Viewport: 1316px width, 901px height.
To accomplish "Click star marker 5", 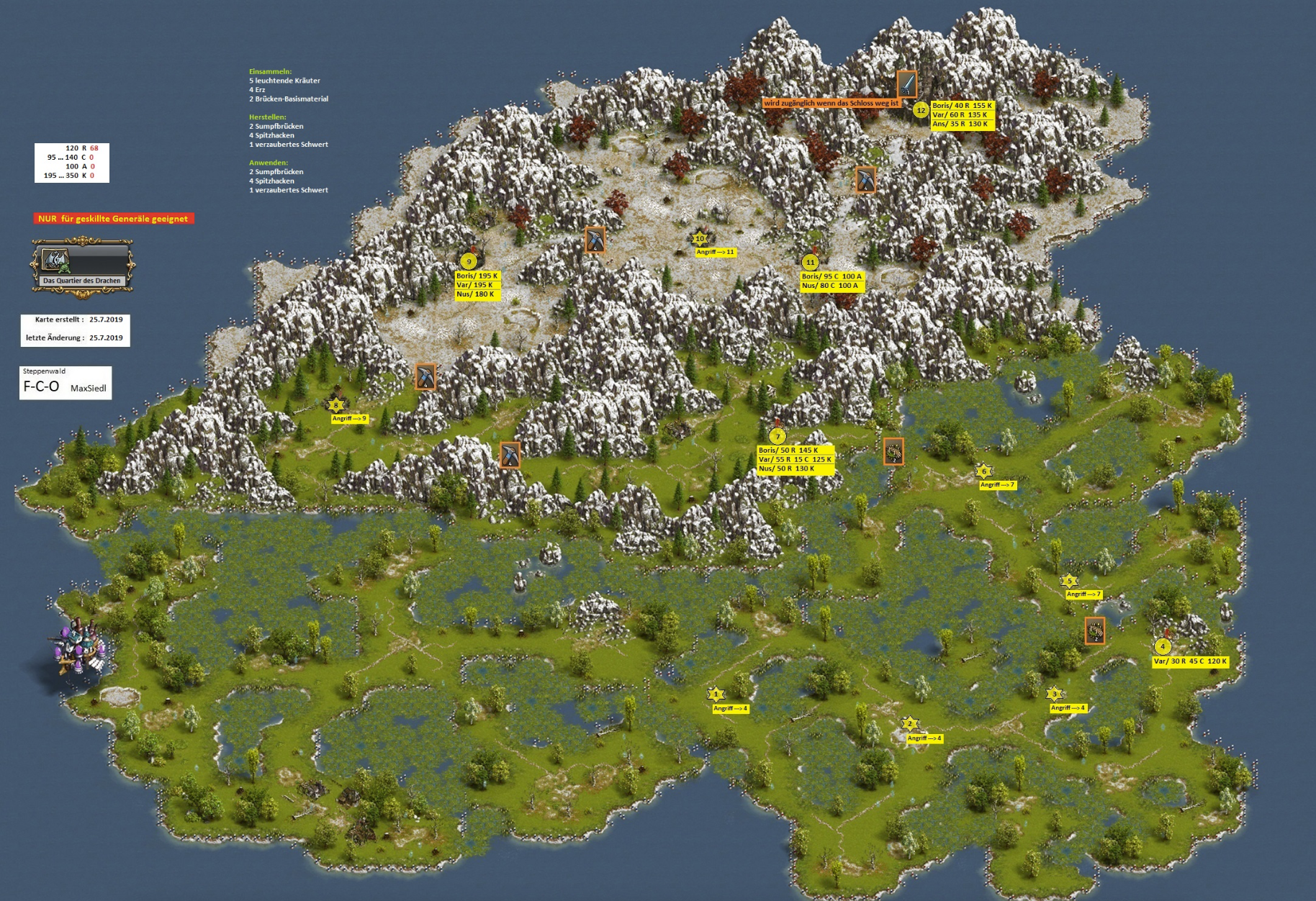I will pyautogui.click(x=1069, y=581).
